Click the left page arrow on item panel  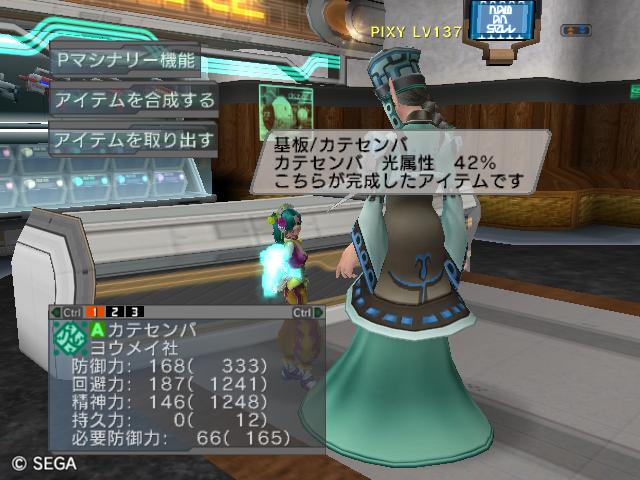55,312
